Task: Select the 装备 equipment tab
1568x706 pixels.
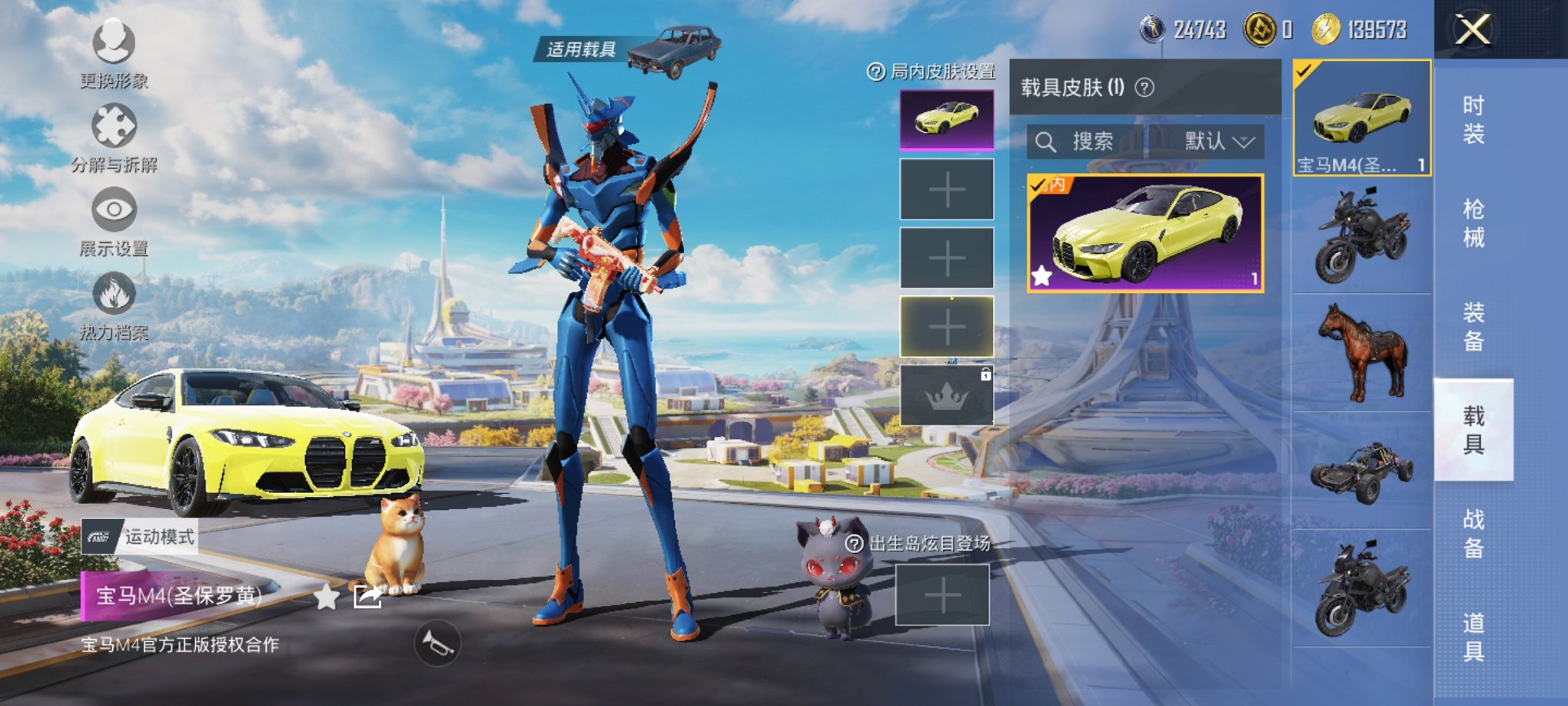Action: [1473, 326]
